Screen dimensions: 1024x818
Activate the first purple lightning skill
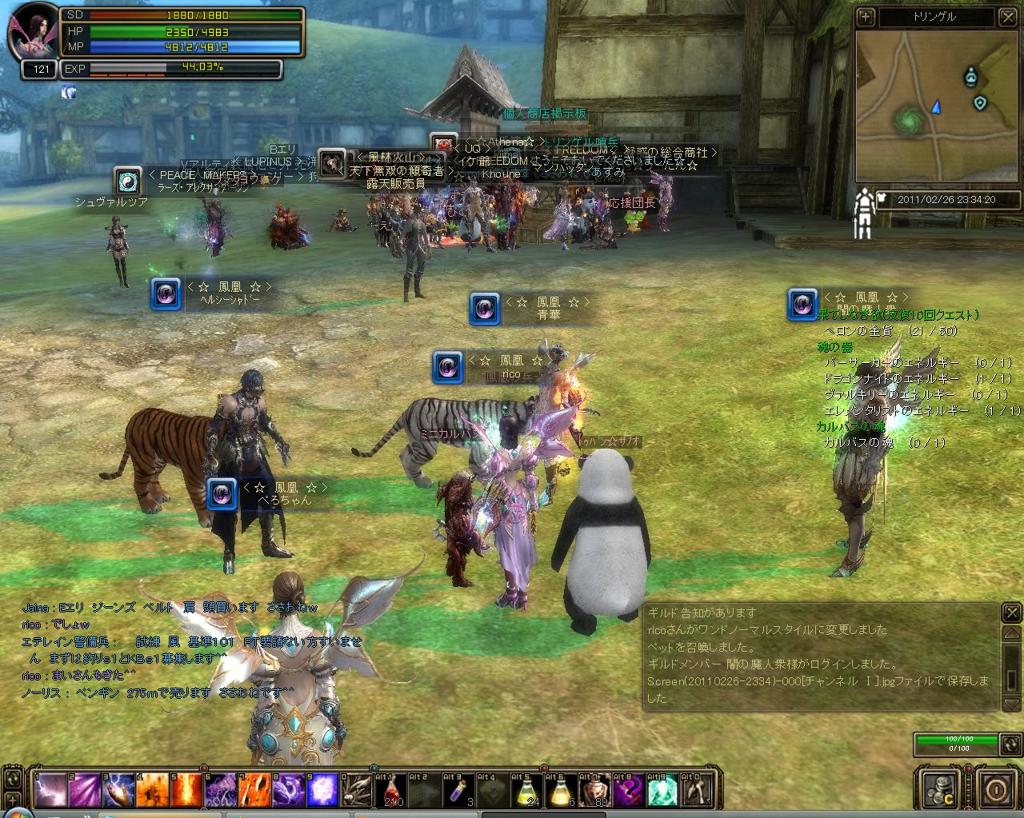point(50,790)
